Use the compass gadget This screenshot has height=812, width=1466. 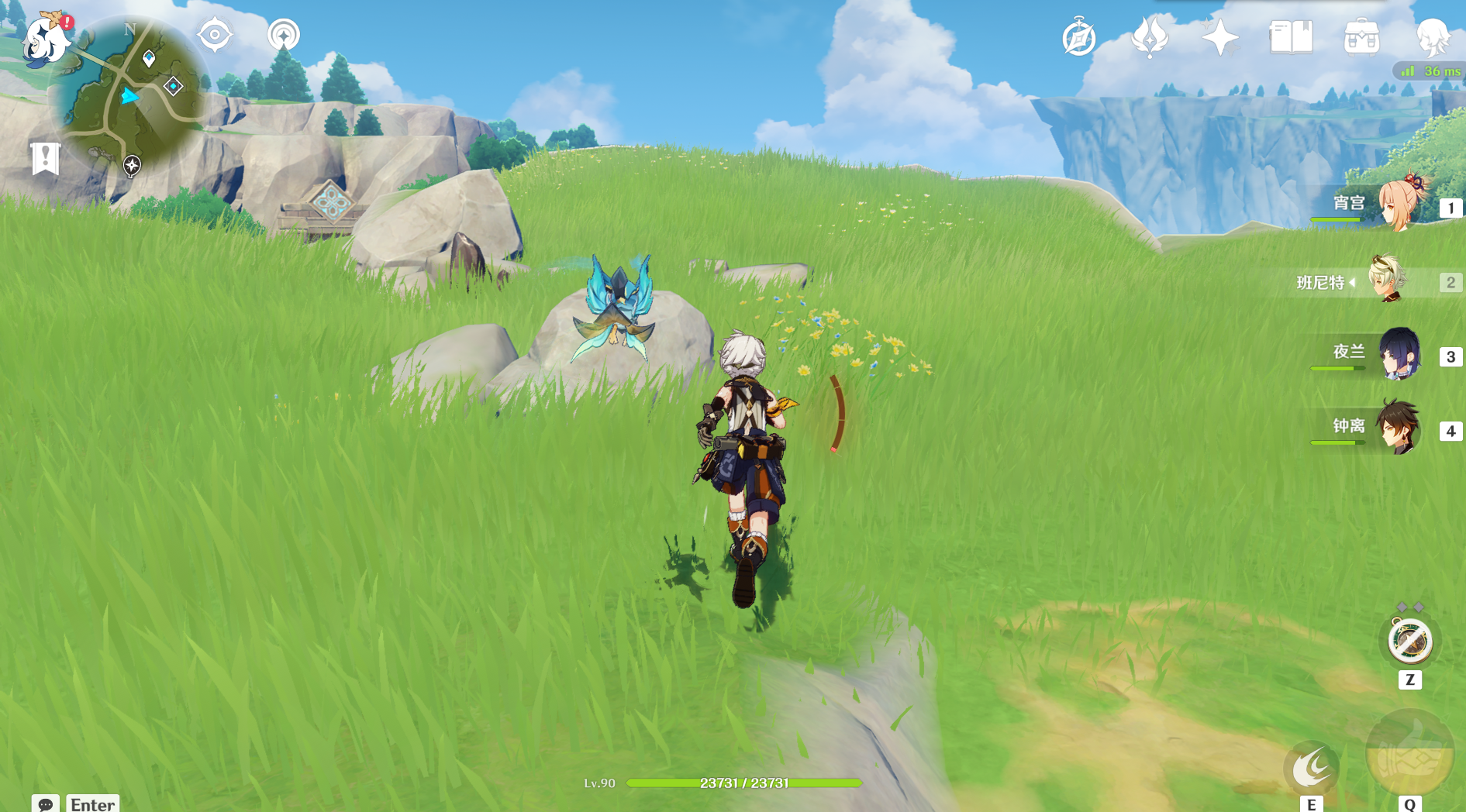click(x=1409, y=642)
